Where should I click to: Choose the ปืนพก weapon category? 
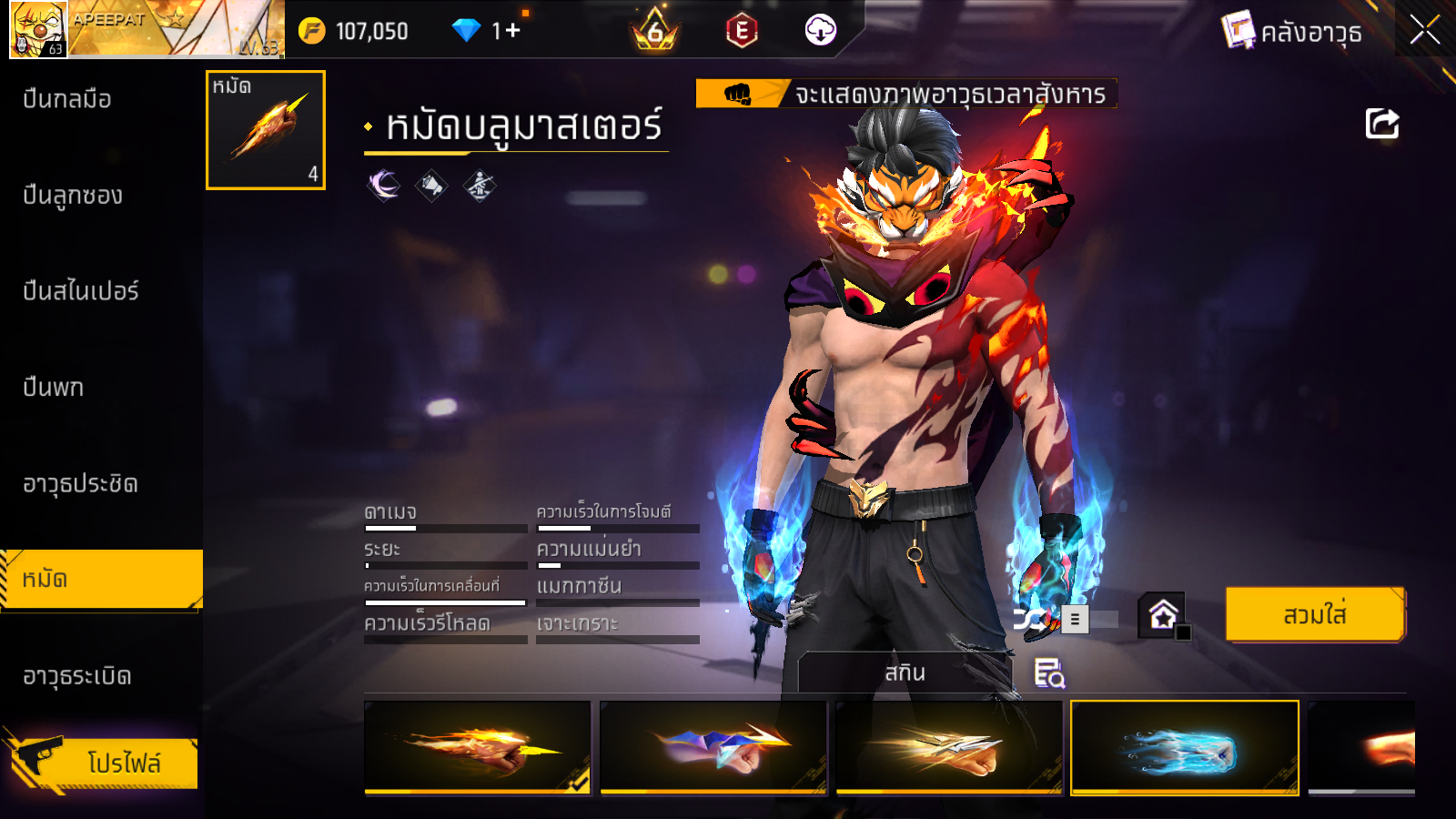click(54, 388)
